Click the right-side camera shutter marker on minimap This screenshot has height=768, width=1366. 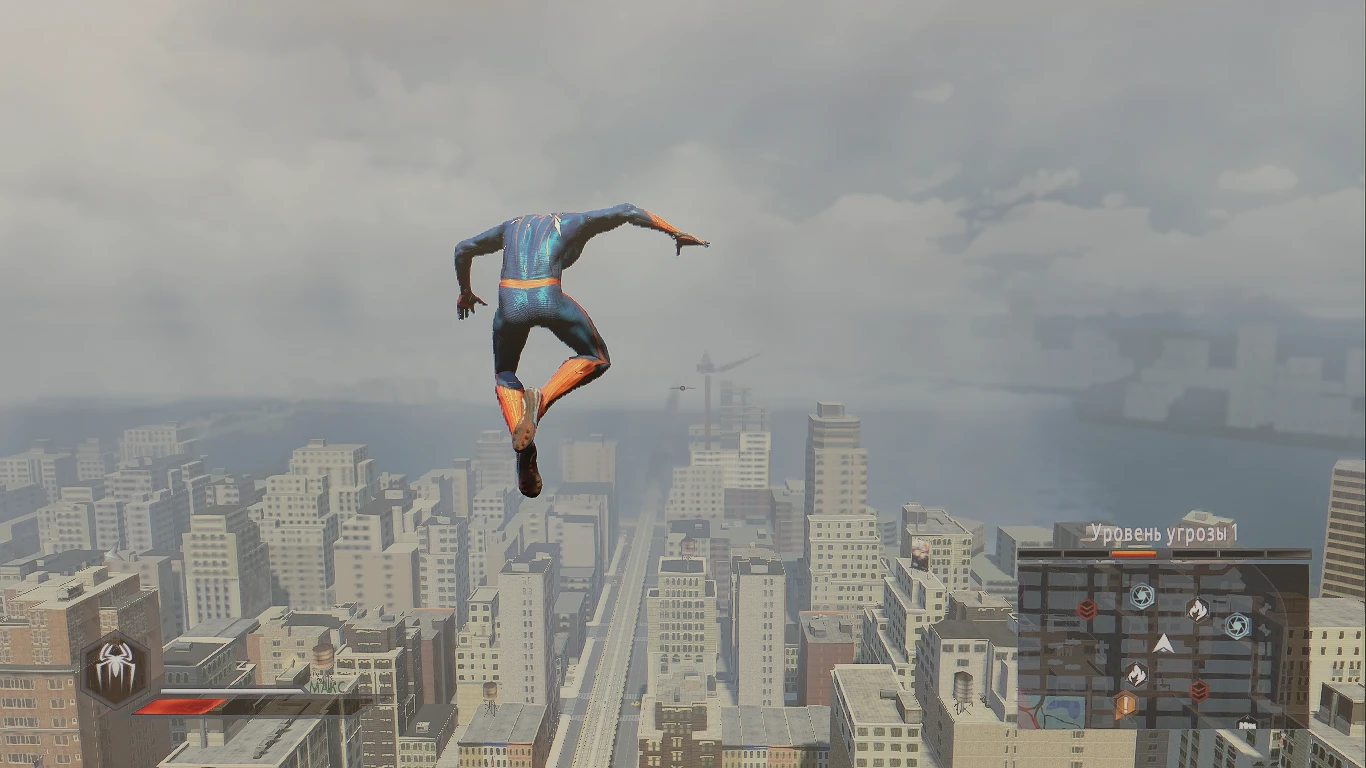[1238, 625]
